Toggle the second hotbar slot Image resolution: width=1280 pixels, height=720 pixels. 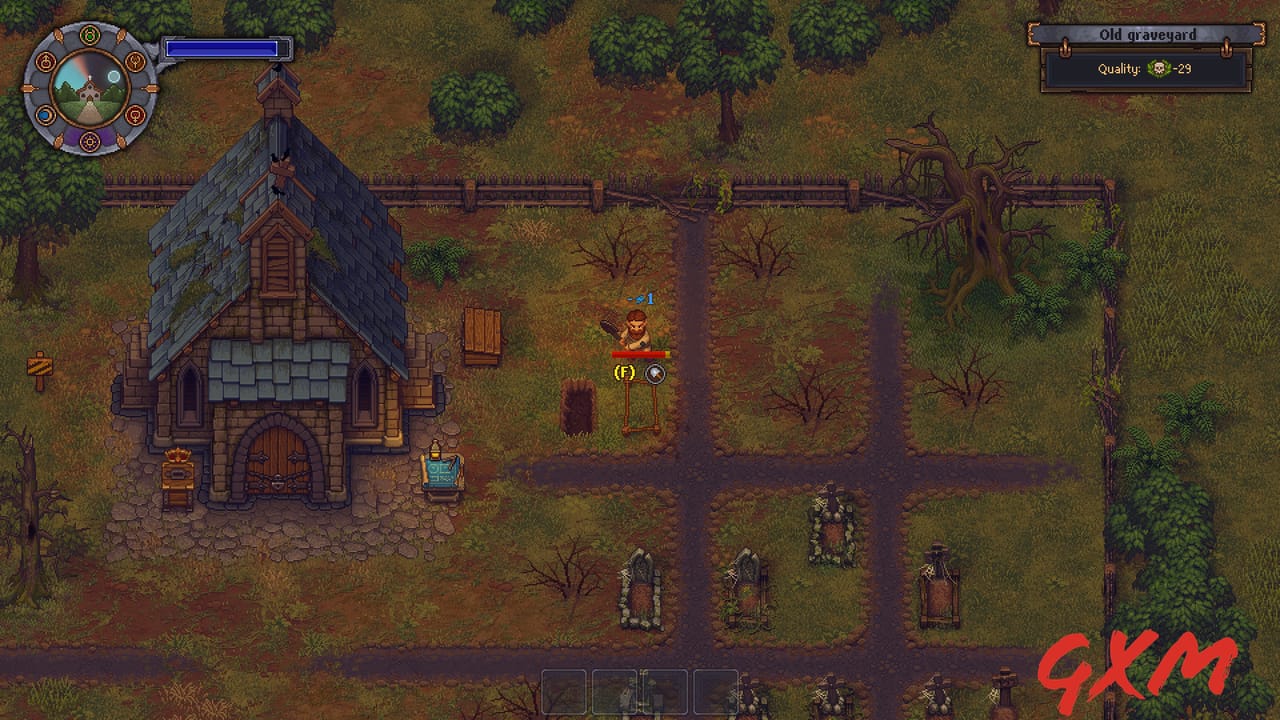click(615, 691)
